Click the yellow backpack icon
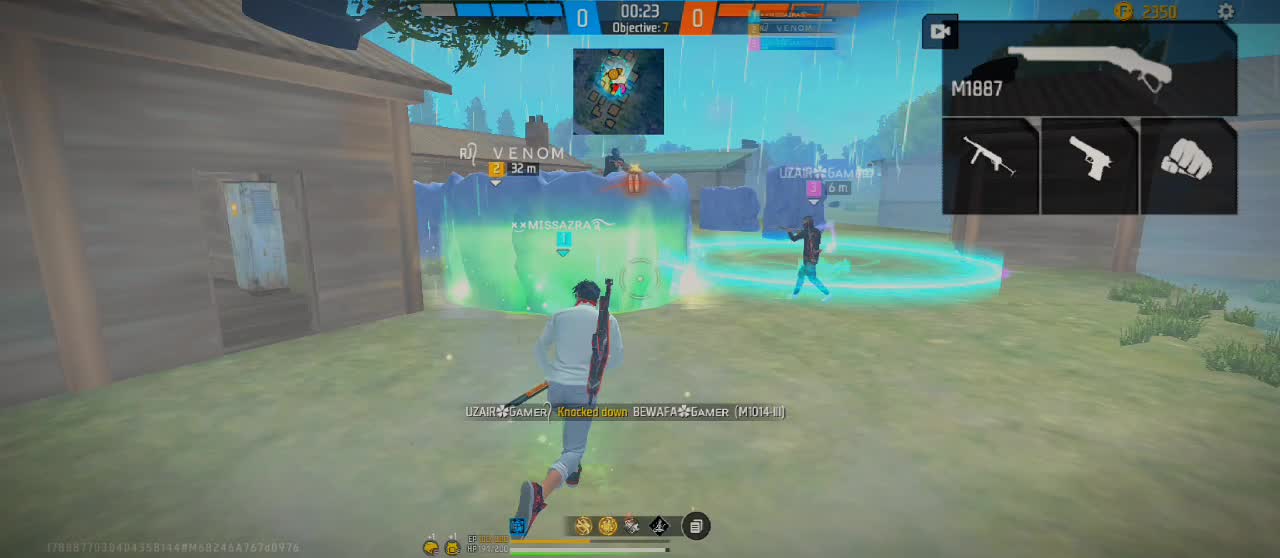Image resolution: width=1280 pixels, height=558 pixels. pos(452,546)
